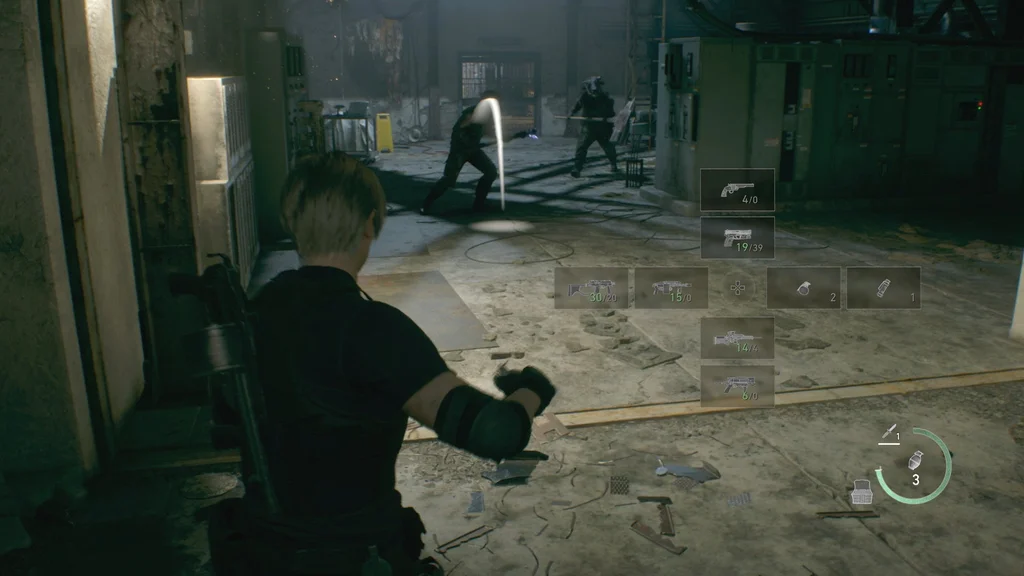Screen dimensions: 1024x576
Task: Select the weapon slot with 6 rounds
Action: tap(737, 385)
